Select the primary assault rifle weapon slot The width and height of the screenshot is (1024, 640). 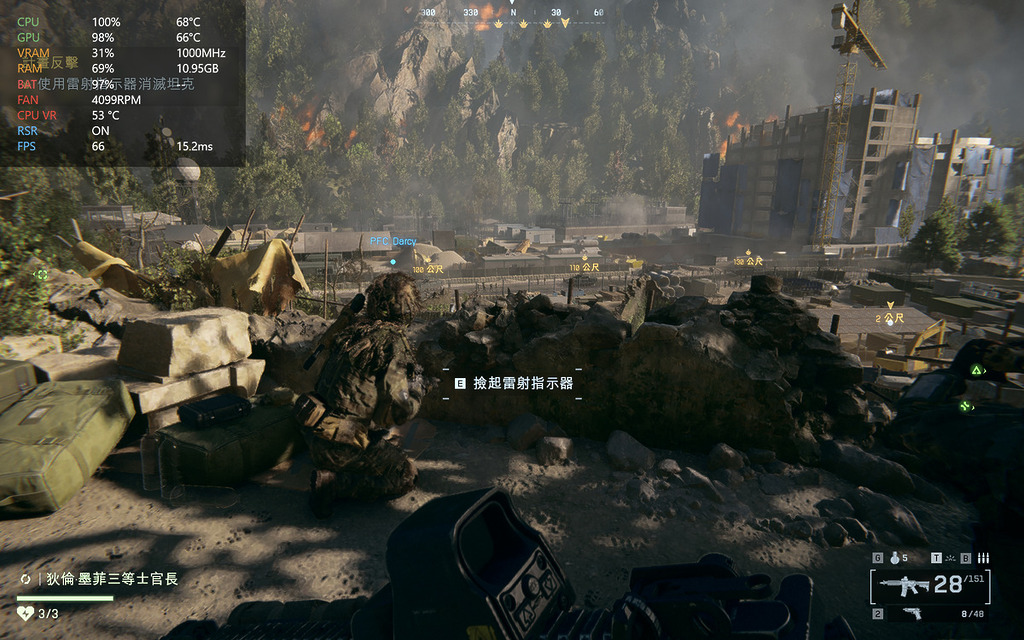[905, 584]
